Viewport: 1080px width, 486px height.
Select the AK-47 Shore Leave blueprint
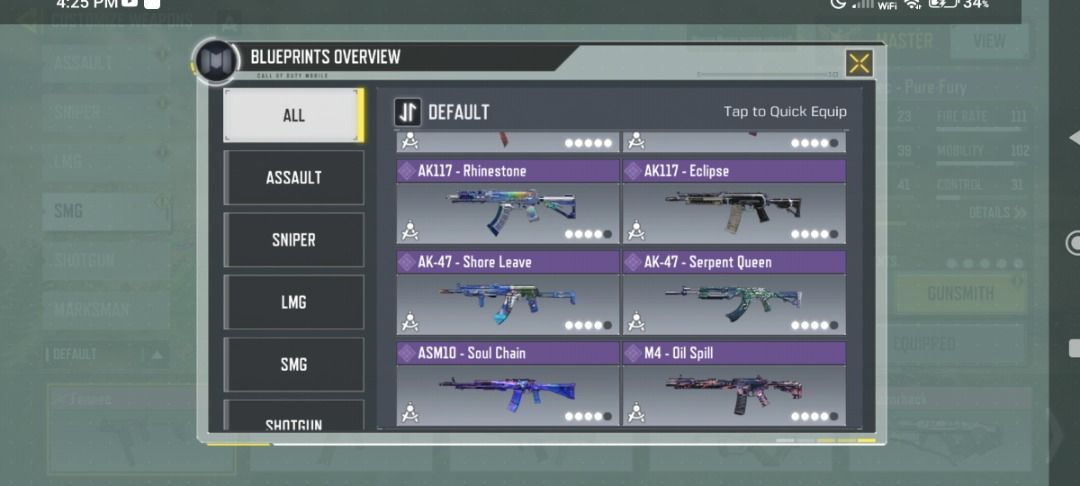click(x=508, y=294)
